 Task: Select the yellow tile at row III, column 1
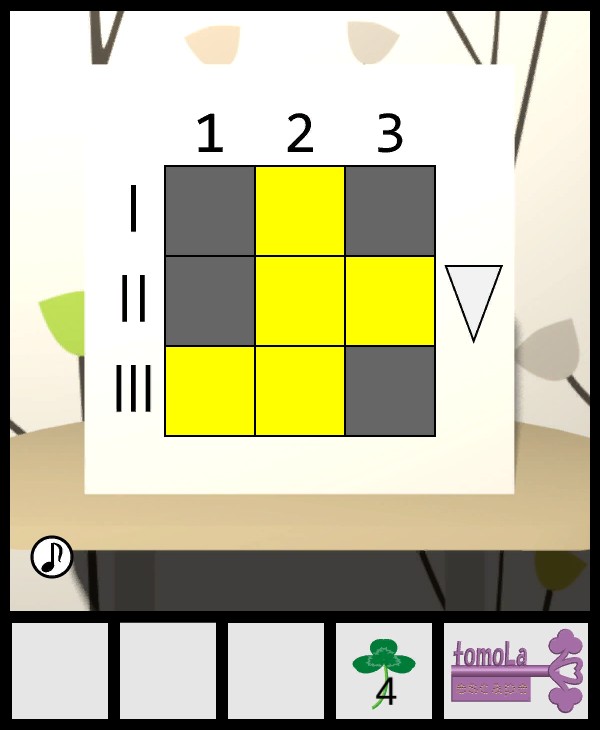(210, 391)
